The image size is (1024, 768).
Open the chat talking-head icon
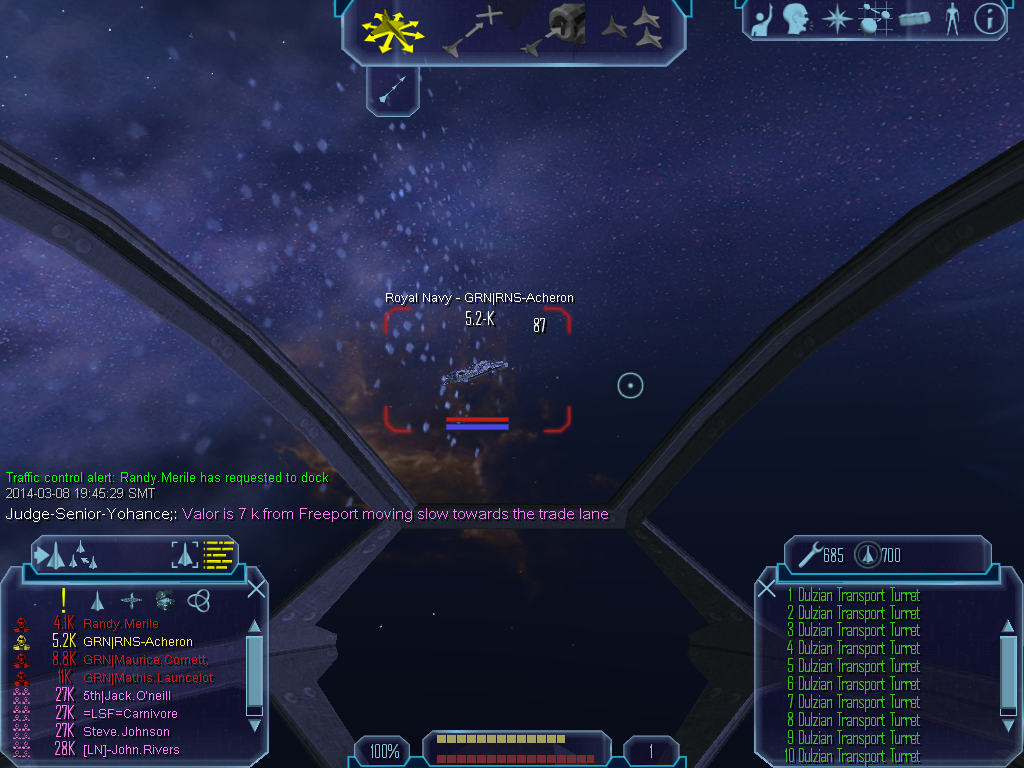pos(796,18)
